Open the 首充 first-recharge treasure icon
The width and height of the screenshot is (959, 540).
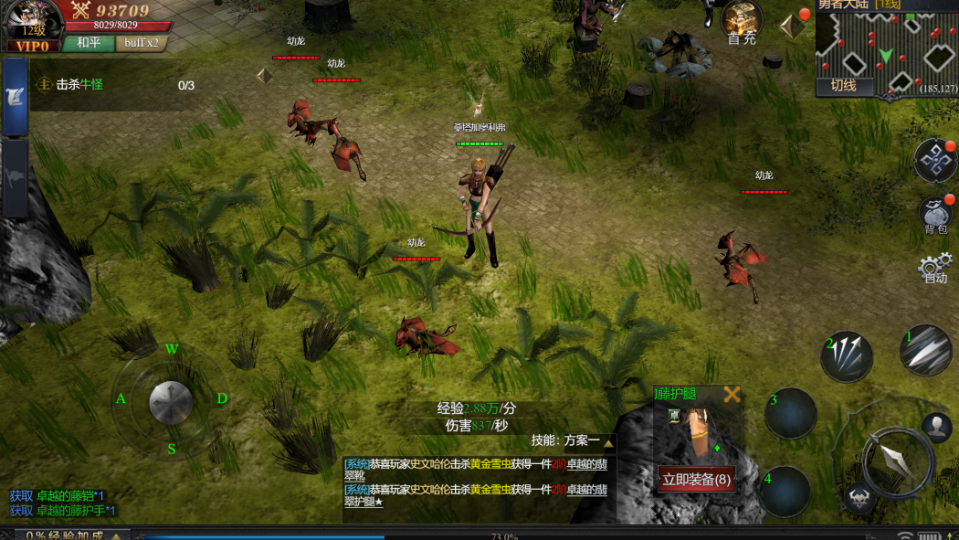tap(742, 22)
